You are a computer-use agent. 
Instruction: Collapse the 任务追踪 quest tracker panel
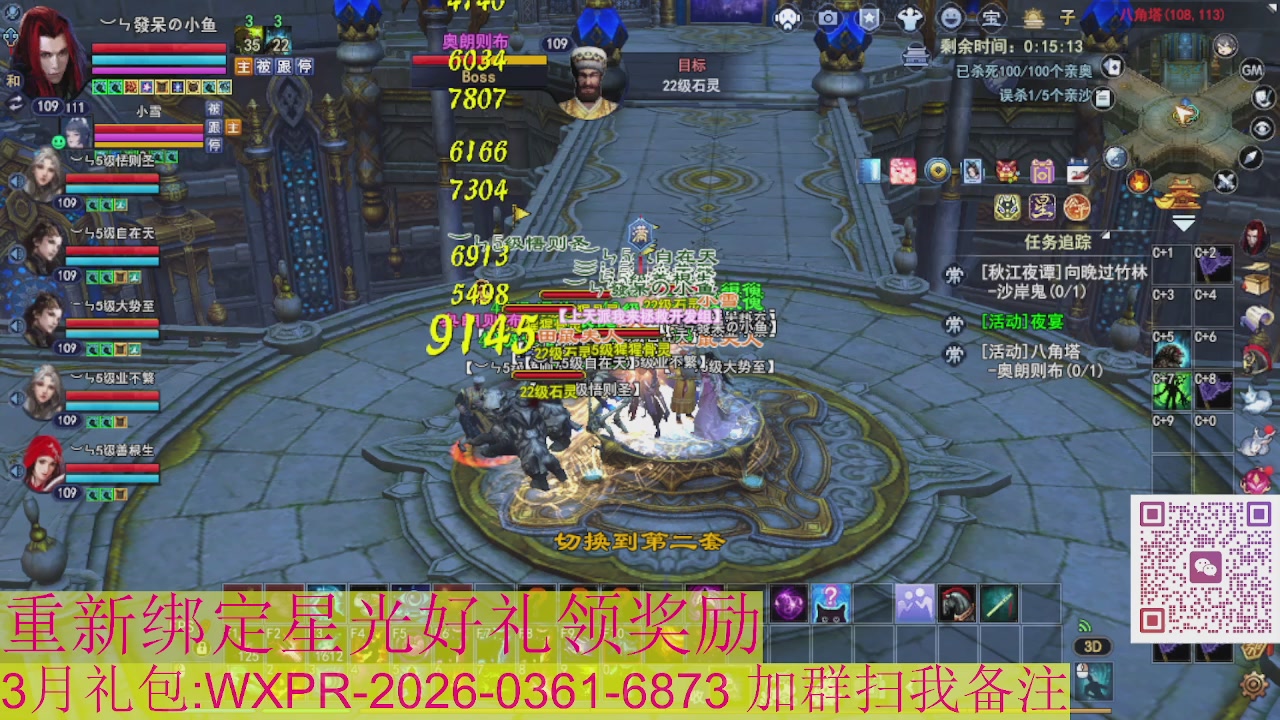pos(1105,234)
